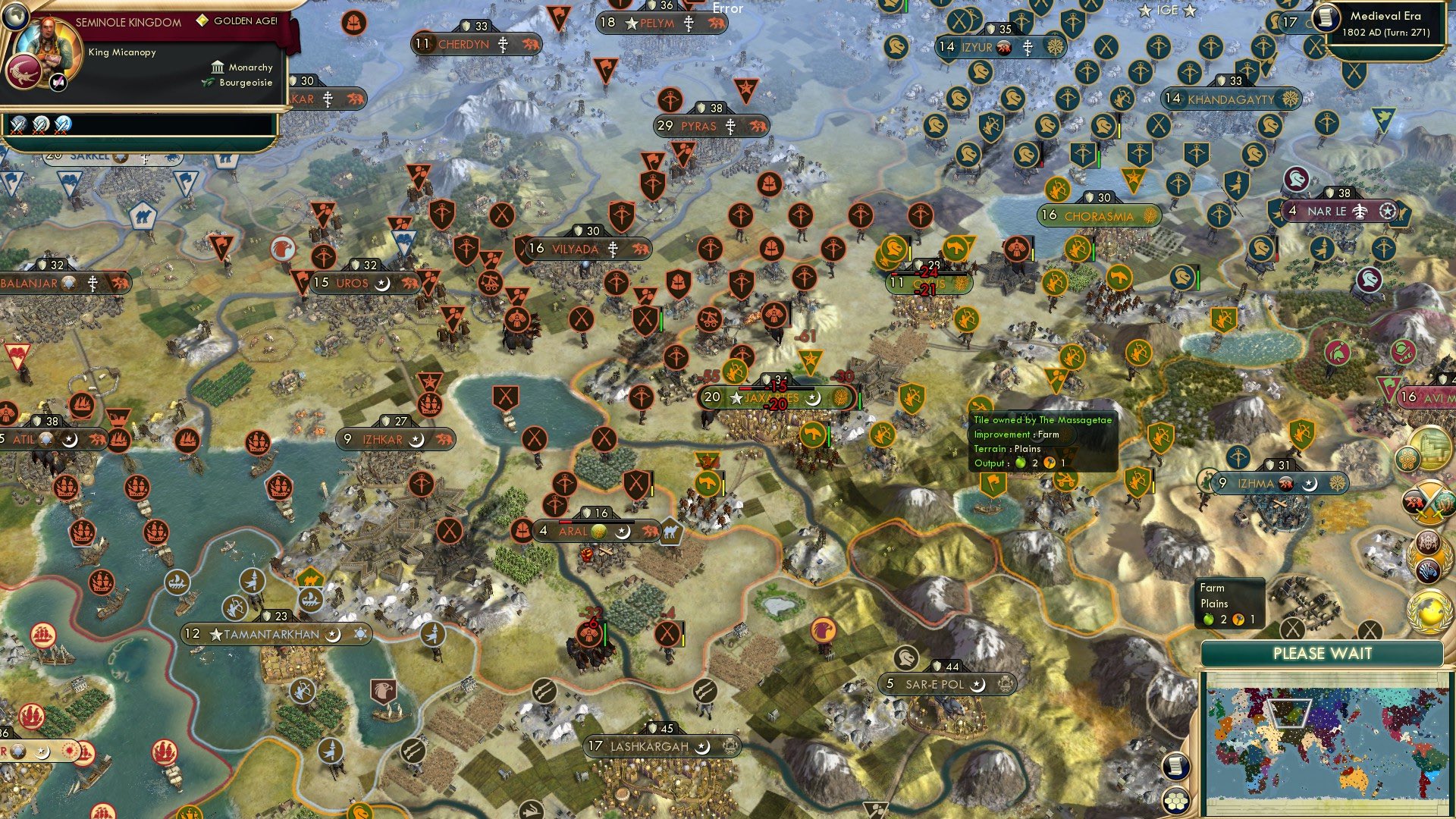This screenshot has width=1456, height=819.
Task: Click the Monarchy policy icon in the leader panel
Action: tap(218, 67)
